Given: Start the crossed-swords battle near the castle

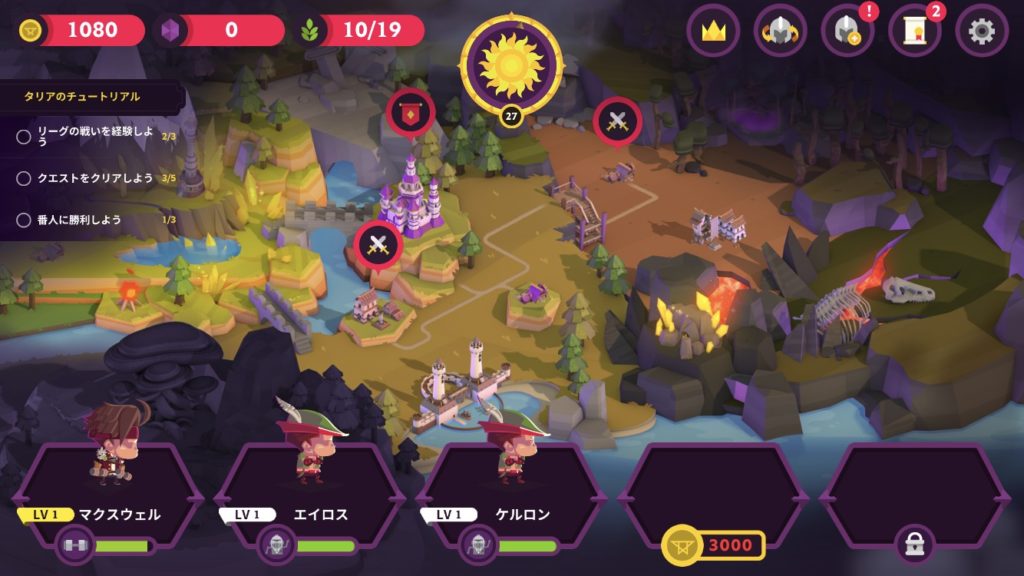Looking at the screenshot, I should point(379,245).
